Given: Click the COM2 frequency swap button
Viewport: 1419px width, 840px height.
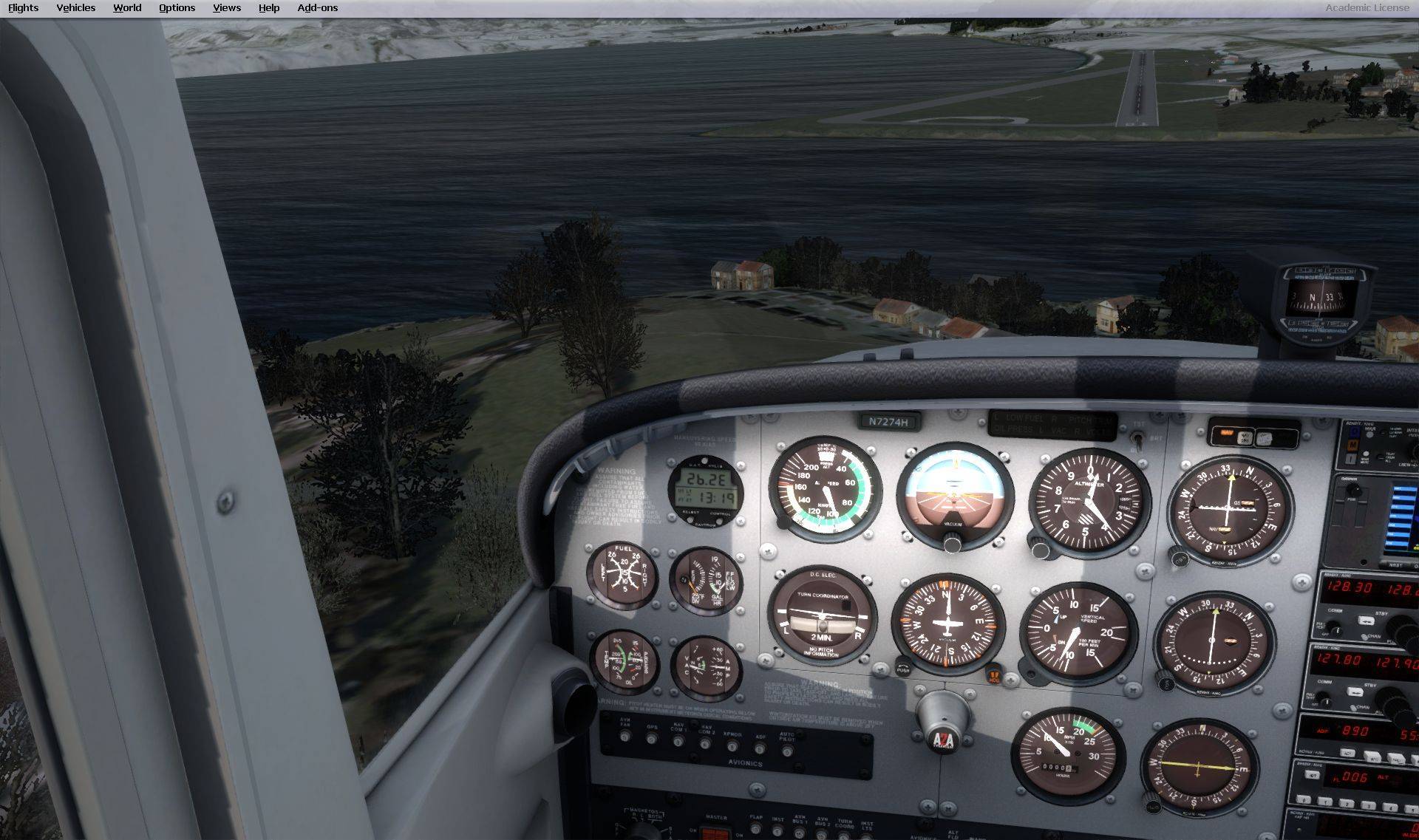Looking at the screenshot, I should pyautogui.click(x=1355, y=692).
